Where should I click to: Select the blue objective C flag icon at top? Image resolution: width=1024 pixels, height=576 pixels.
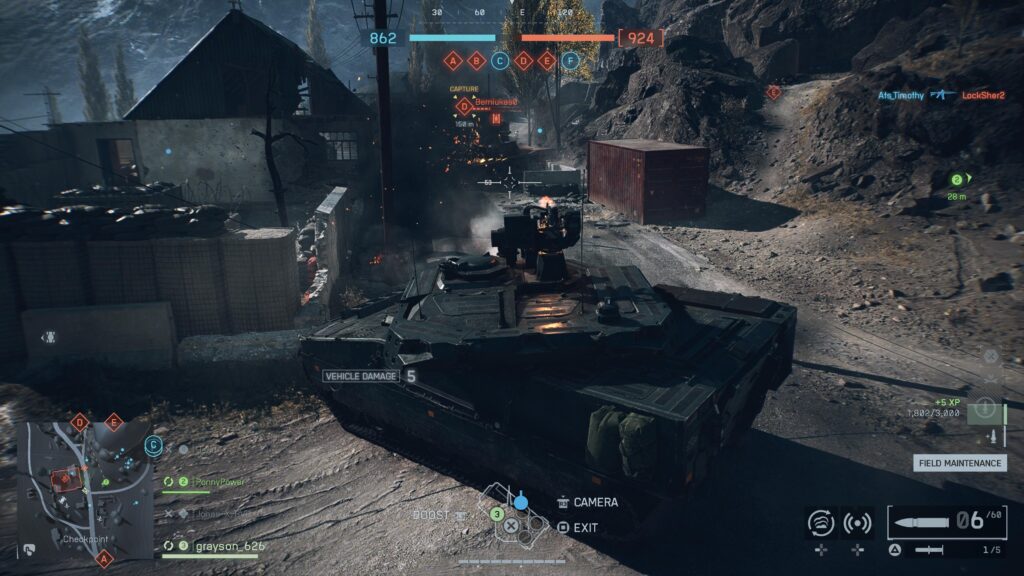pyautogui.click(x=500, y=60)
